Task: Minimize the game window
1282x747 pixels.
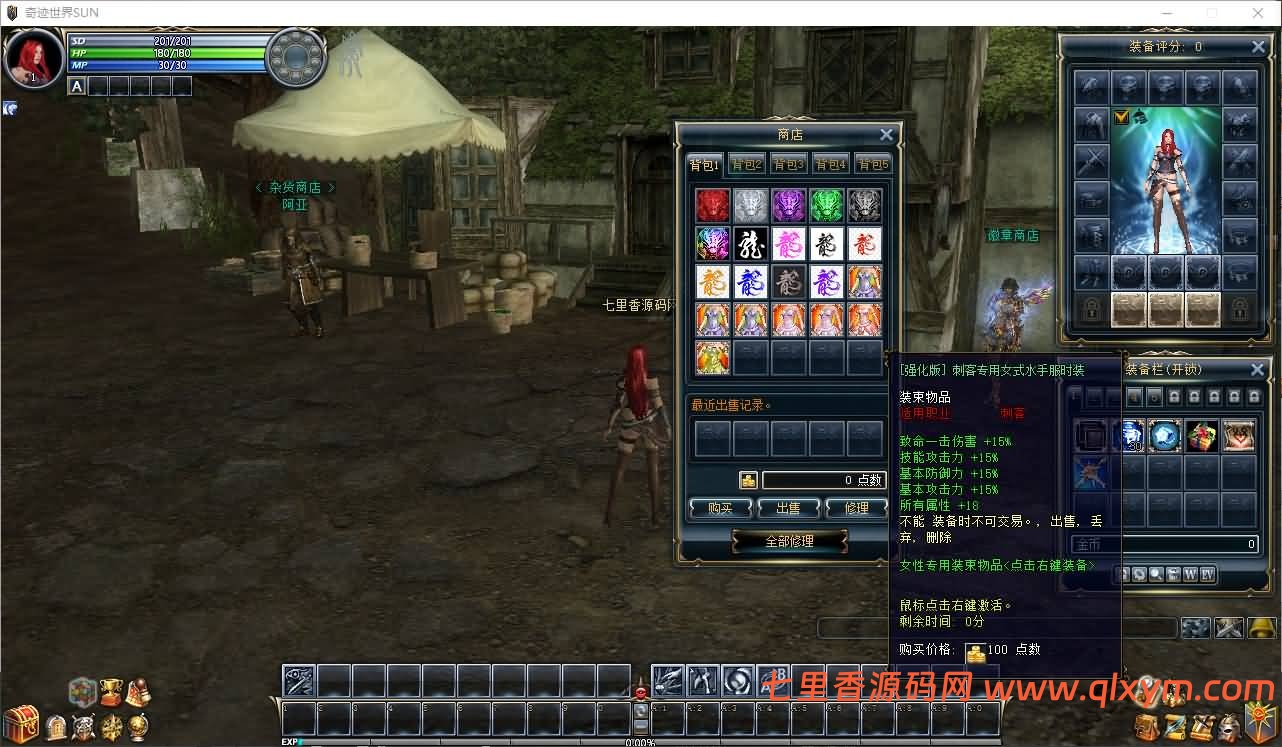Action: click(1166, 13)
